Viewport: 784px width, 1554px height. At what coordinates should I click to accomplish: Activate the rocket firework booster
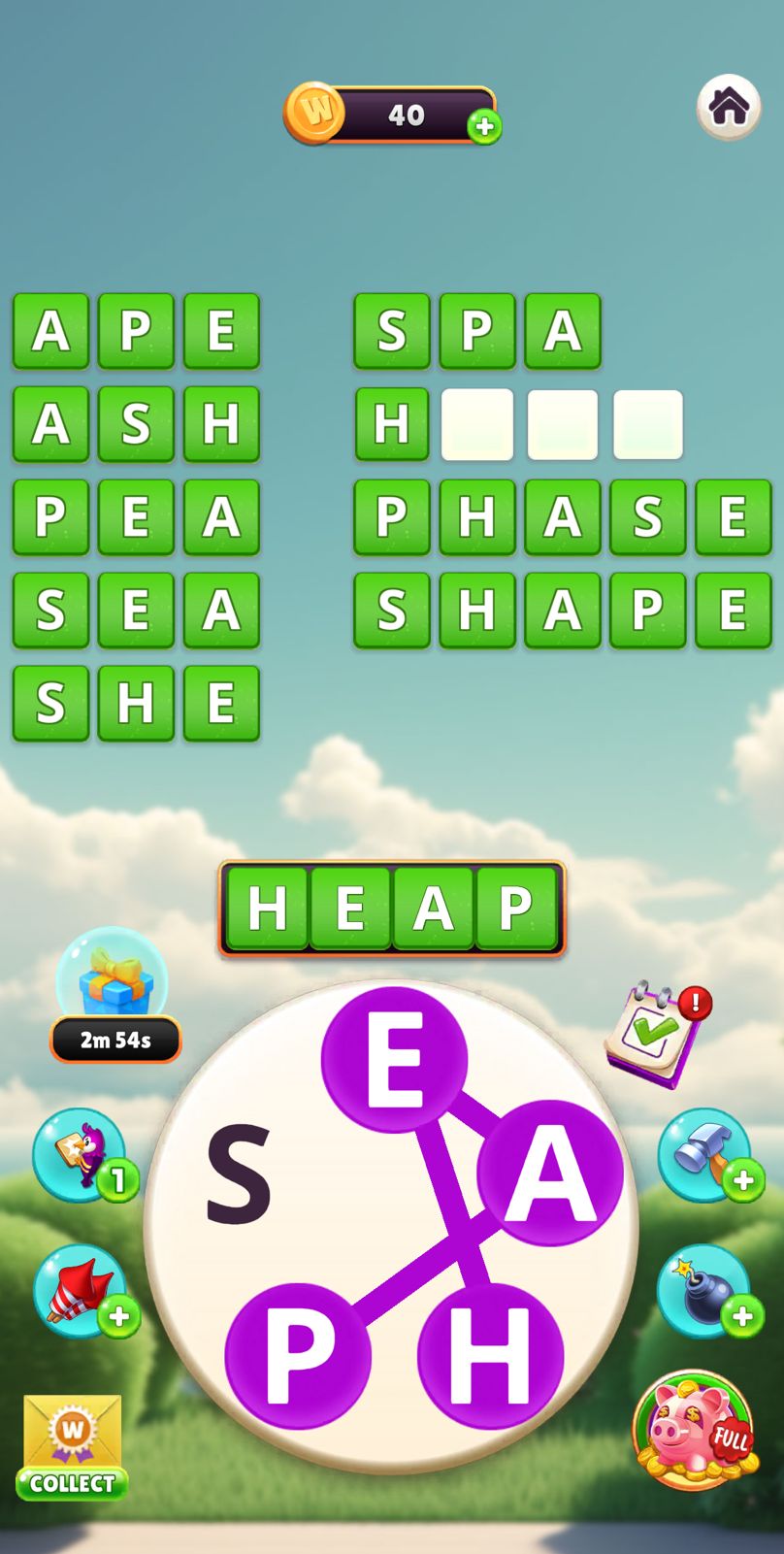[82, 1291]
